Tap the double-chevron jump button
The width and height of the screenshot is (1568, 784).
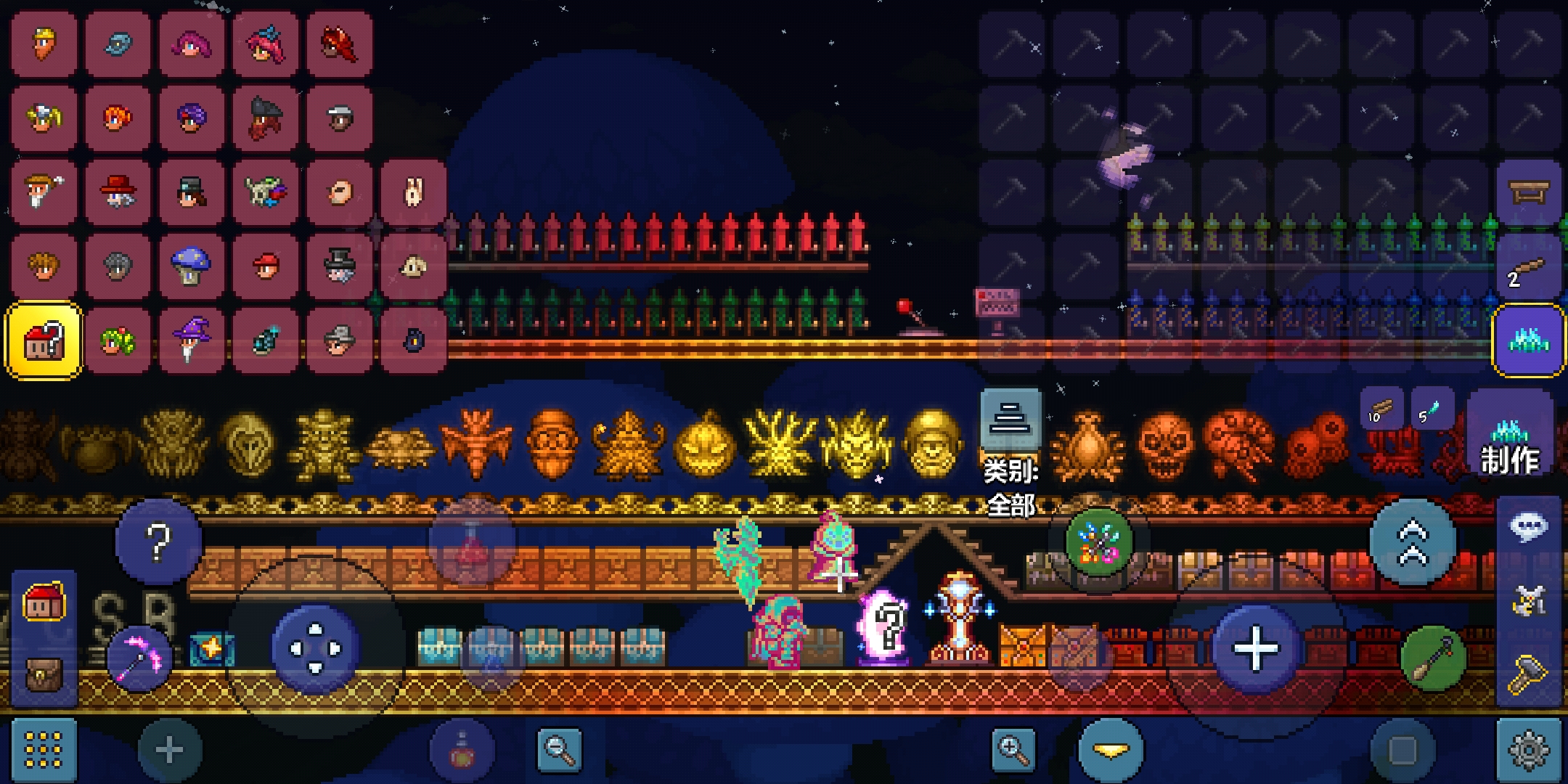(x=1413, y=543)
